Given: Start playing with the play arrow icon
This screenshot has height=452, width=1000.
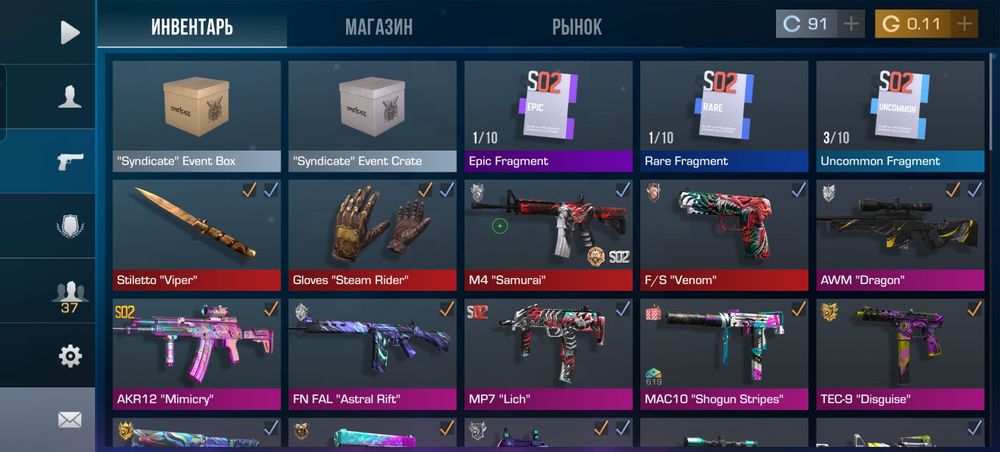Looking at the screenshot, I should [x=69, y=33].
